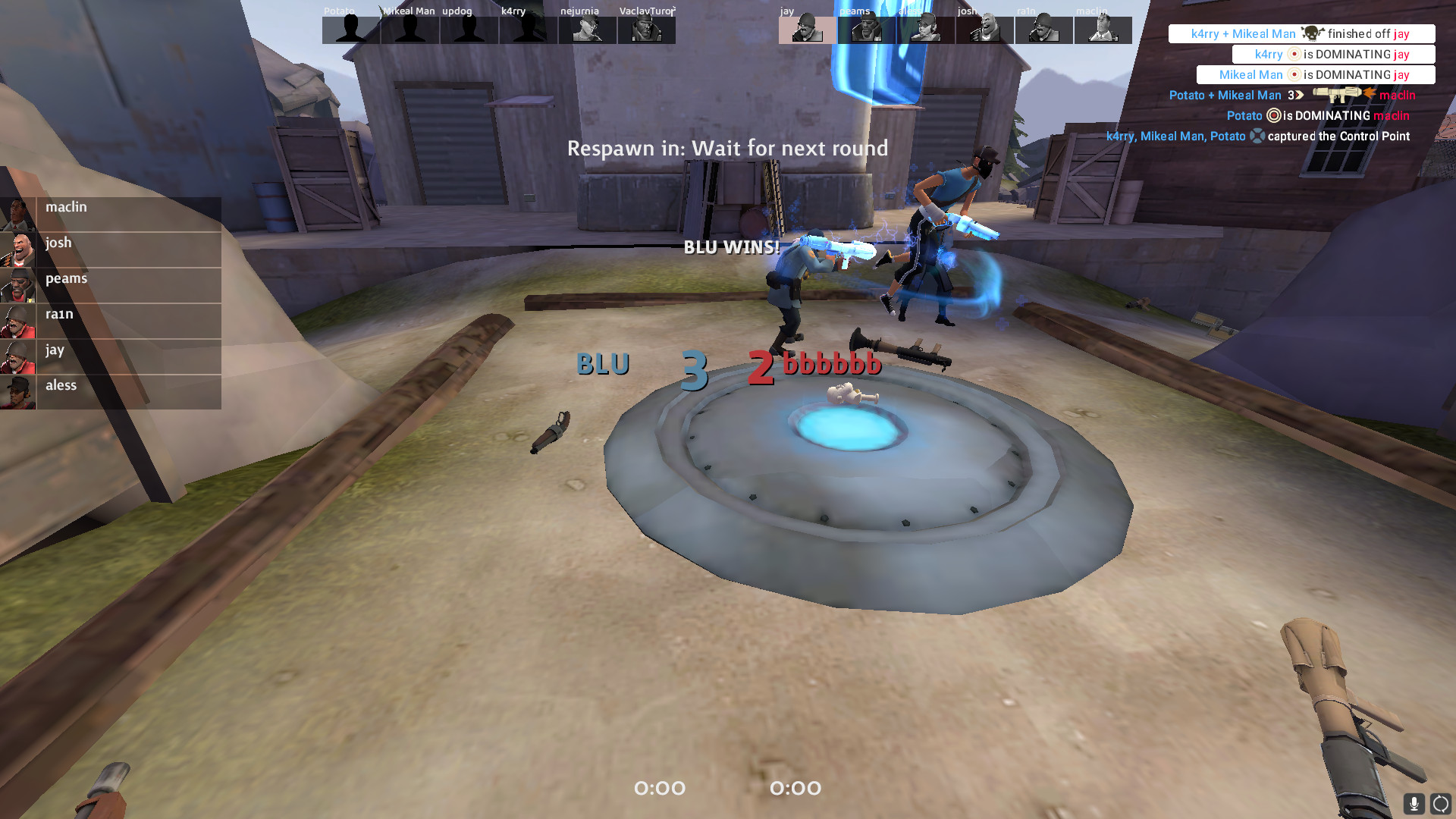The width and height of the screenshot is (1456, 819).
Task: Choose aless' row in the side player list
Action: click(x=111, y=392)
